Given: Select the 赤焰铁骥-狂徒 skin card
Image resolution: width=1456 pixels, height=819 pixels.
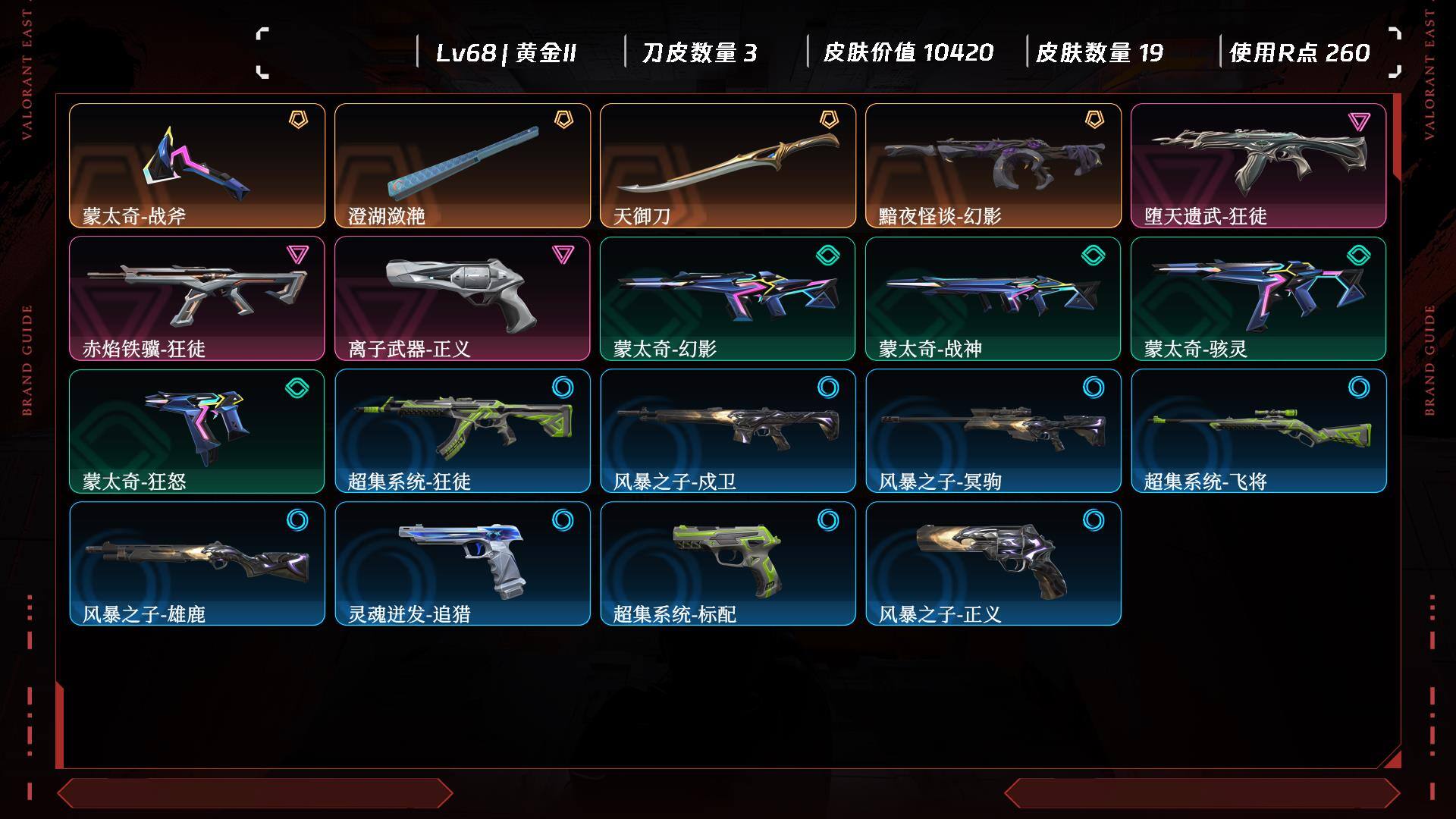Looking at the screenshot, I should click(x=197, y=298).
